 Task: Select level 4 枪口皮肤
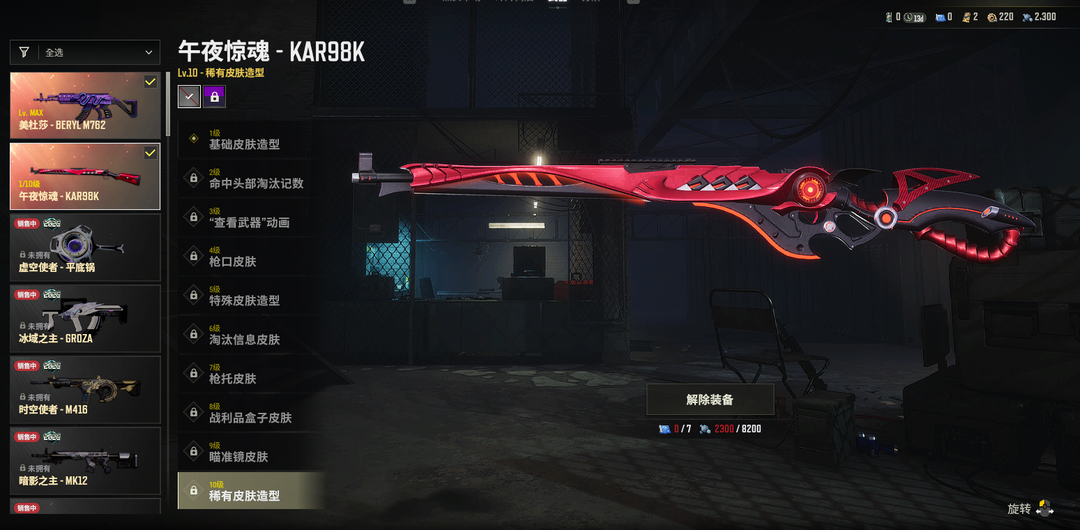pos(250,256)
